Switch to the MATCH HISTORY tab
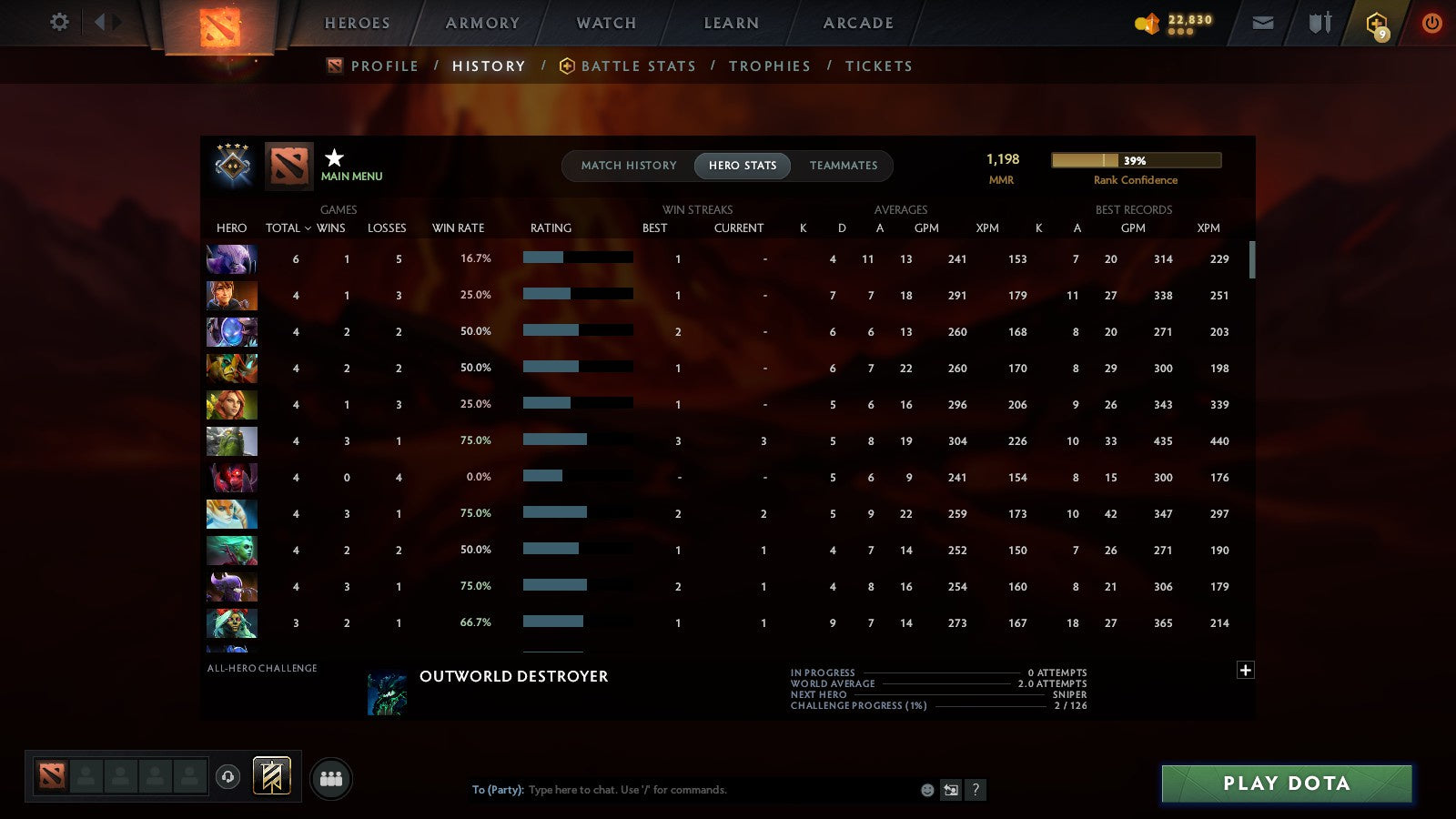The image size is (1456, 819). (626, 166)
